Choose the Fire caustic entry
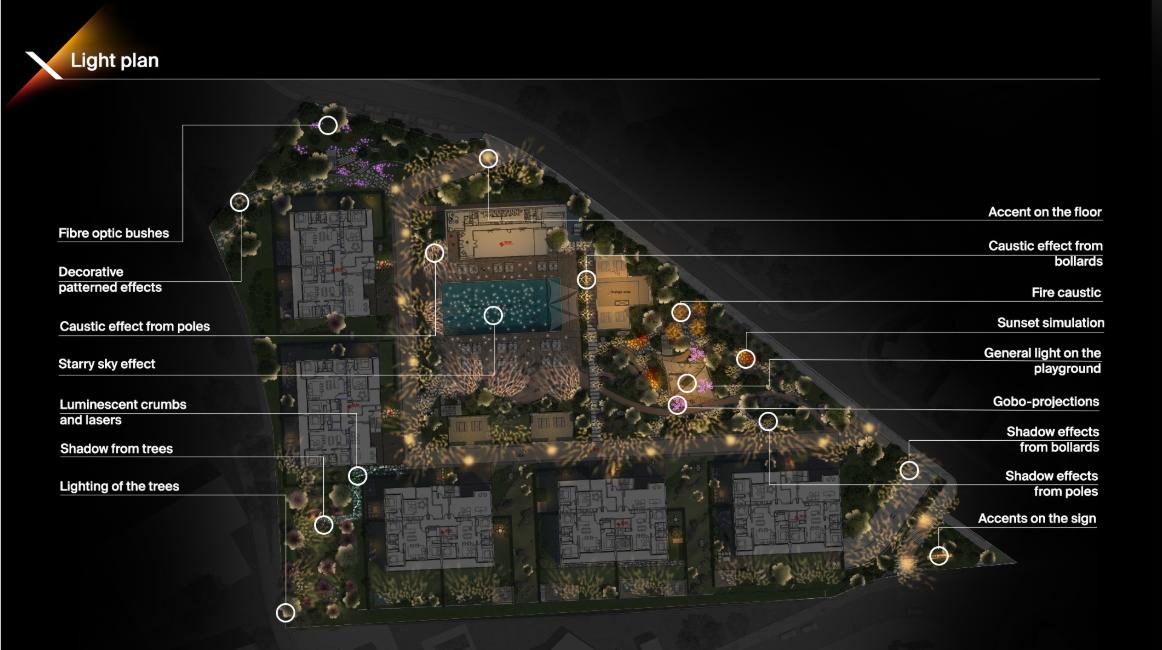1162x650 pixels. point(1066,293)
